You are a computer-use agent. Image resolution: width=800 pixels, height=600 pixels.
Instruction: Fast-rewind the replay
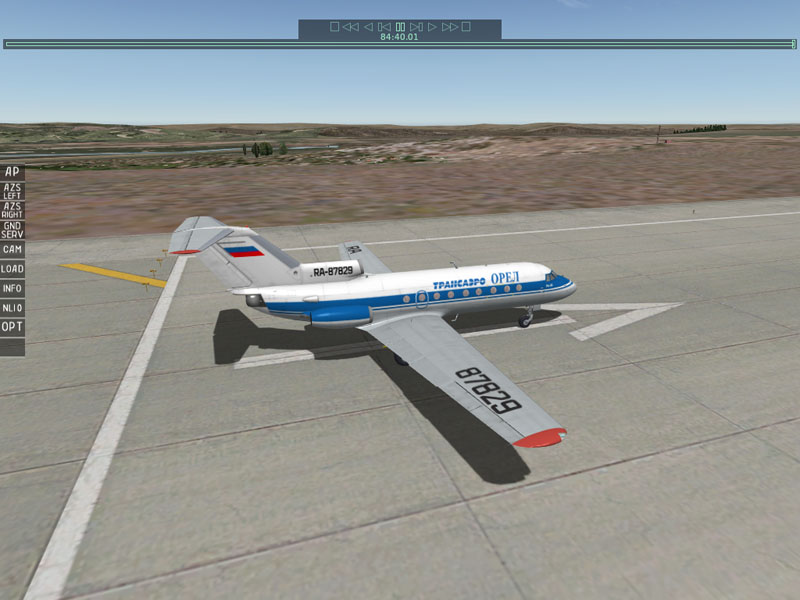click(x=350, y=27)
